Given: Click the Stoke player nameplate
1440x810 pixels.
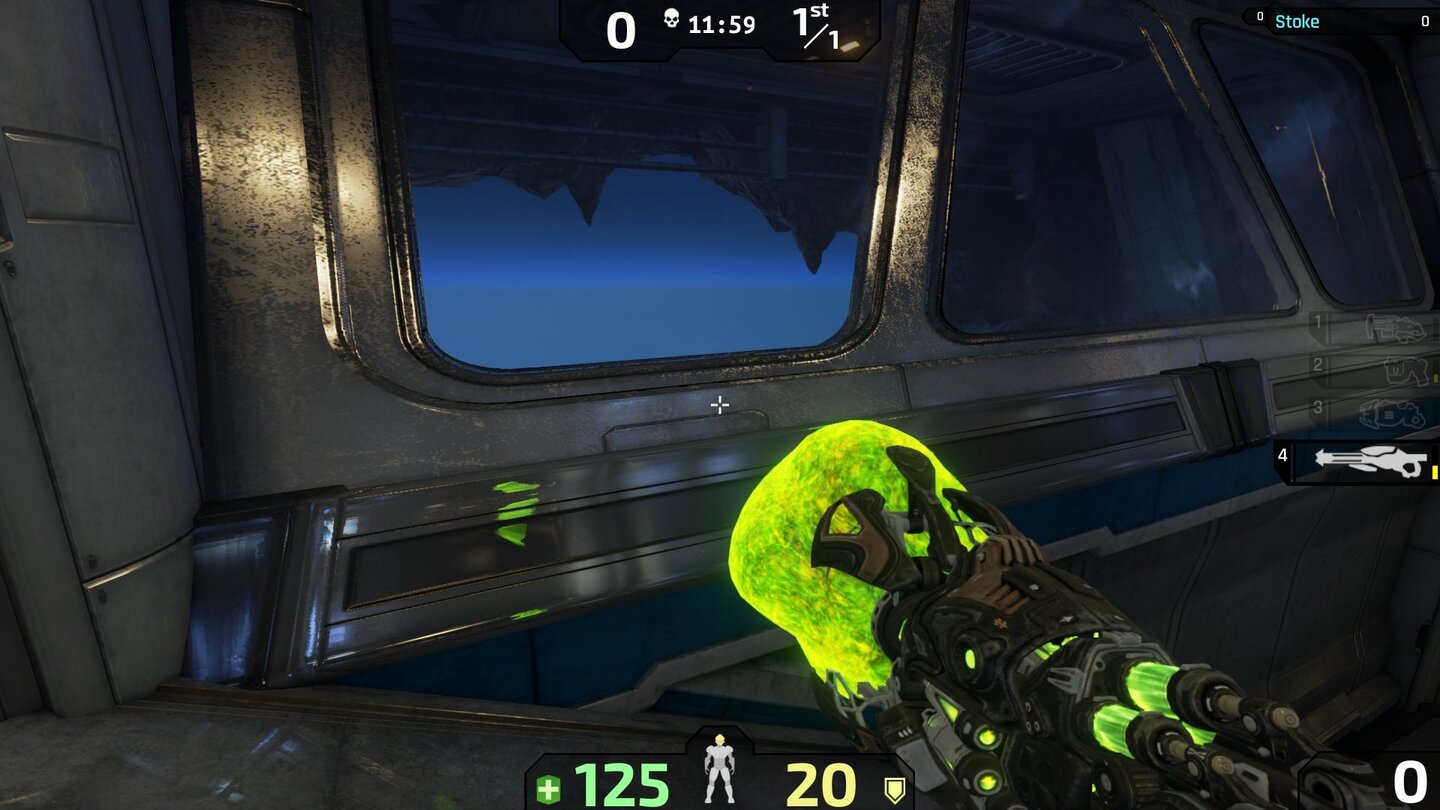Looking at the screenshot, I should pyautogui.click(x=1298, y=21).
